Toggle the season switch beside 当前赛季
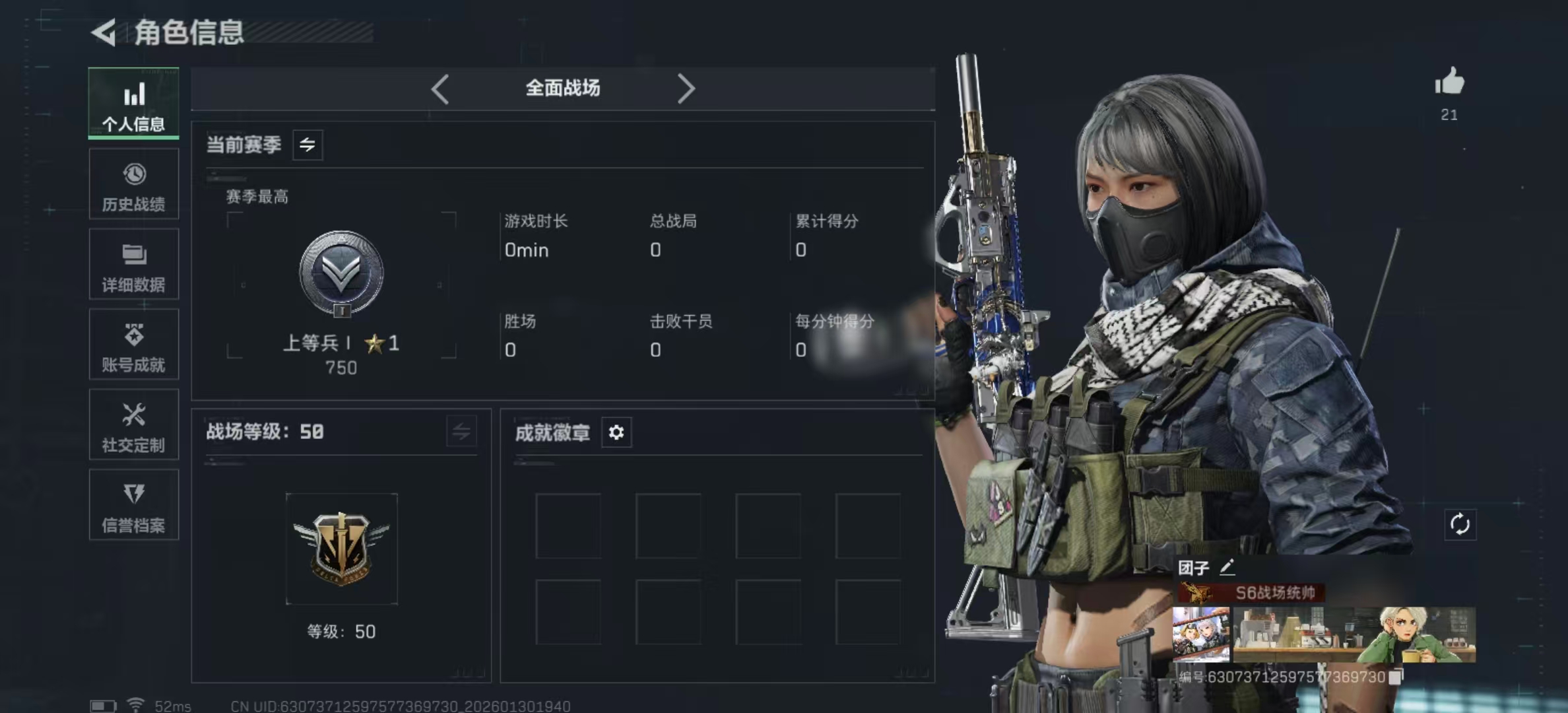Viewport: 1568px width, 713px height. (309, 145)
